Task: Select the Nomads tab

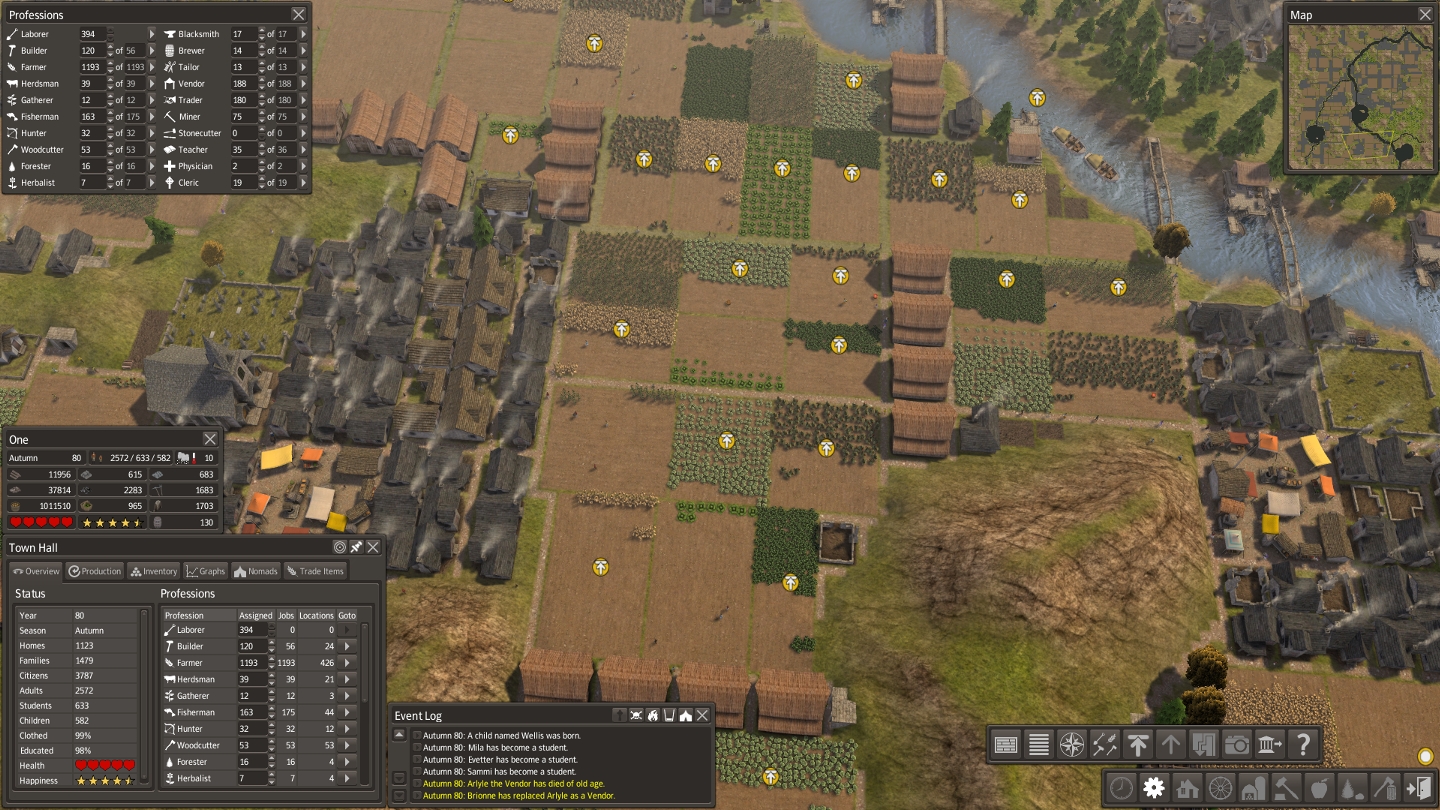Action: click(x=256, y=571)
